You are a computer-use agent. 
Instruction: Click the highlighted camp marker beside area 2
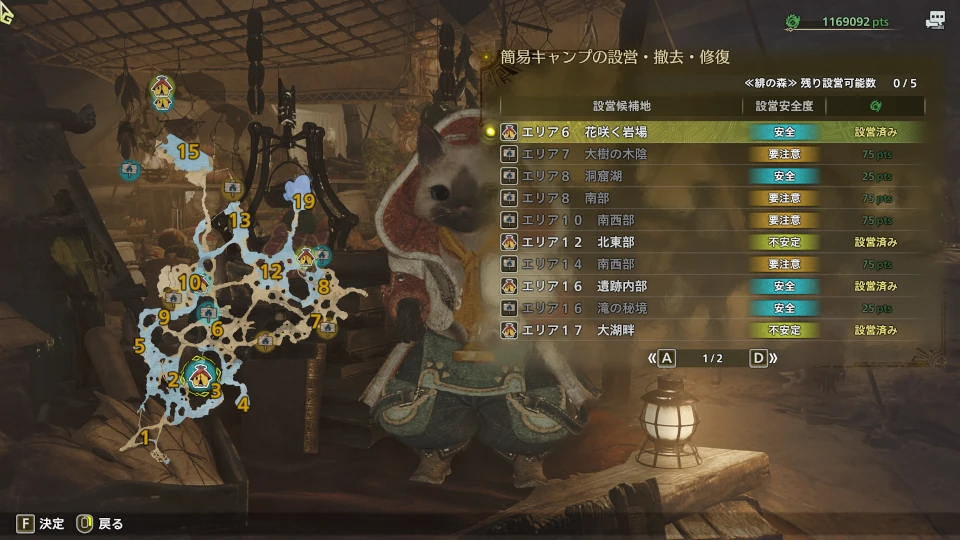pyautogui.click(x=201, y=375)
